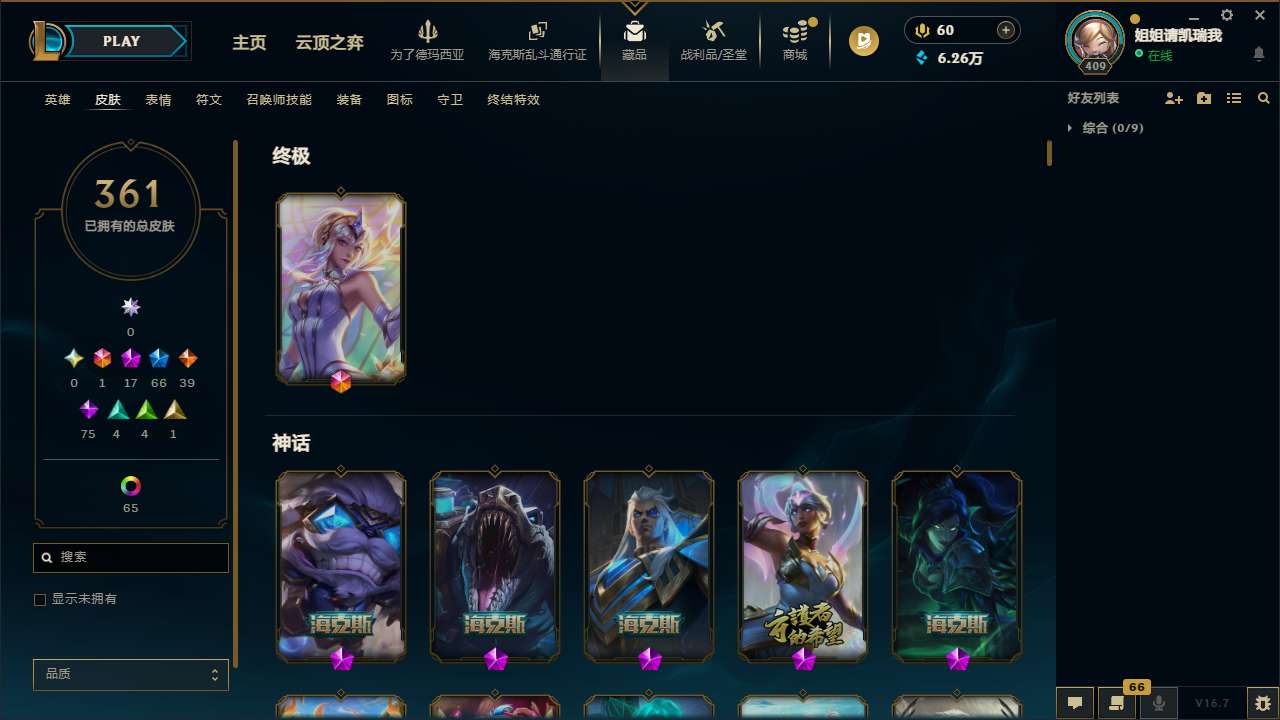
Task: Click the add friend icon in 好友列表
Action: (1174, 98)
